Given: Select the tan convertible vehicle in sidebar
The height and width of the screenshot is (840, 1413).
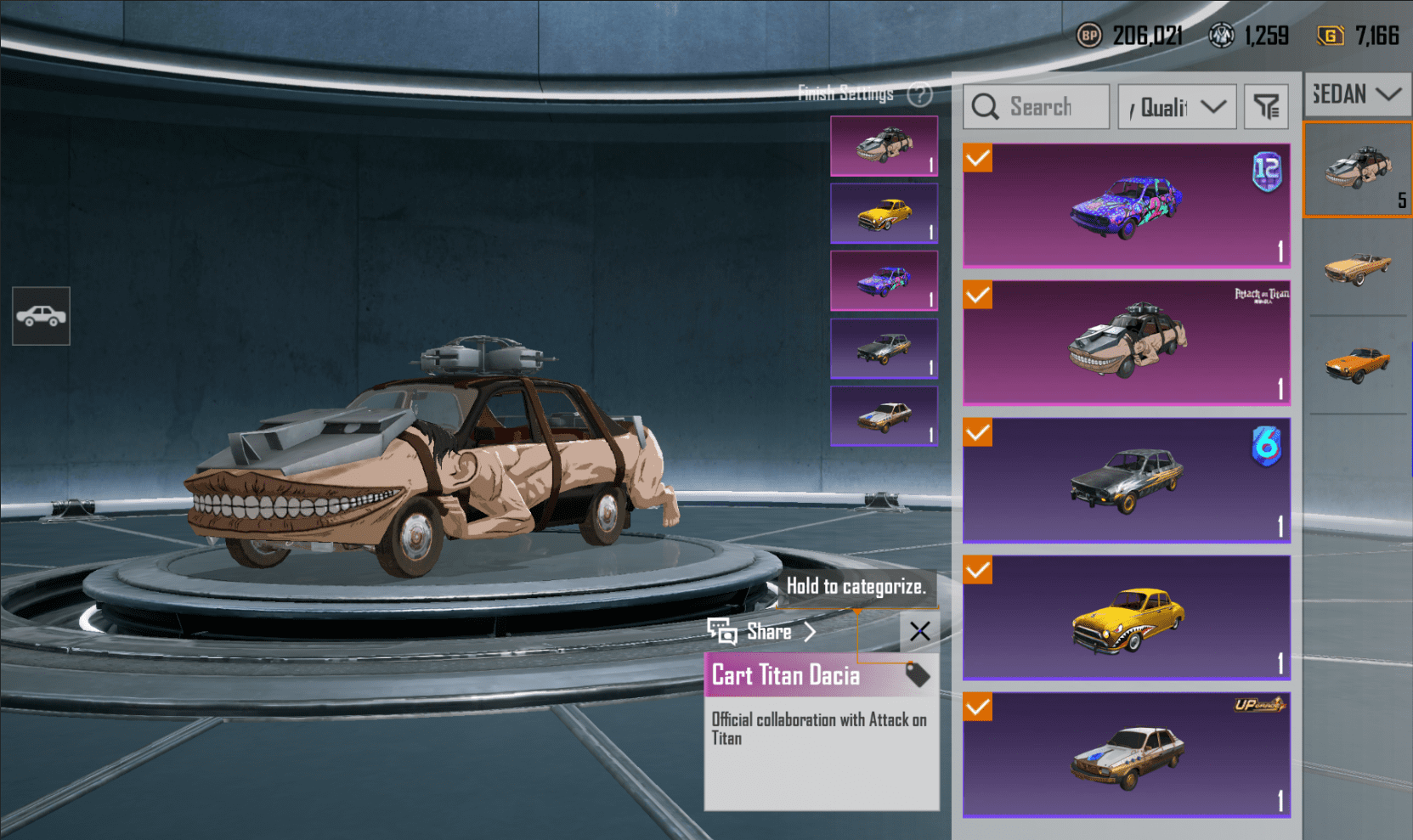Looking at the screenshot, I should click(x=1357, y=268).
